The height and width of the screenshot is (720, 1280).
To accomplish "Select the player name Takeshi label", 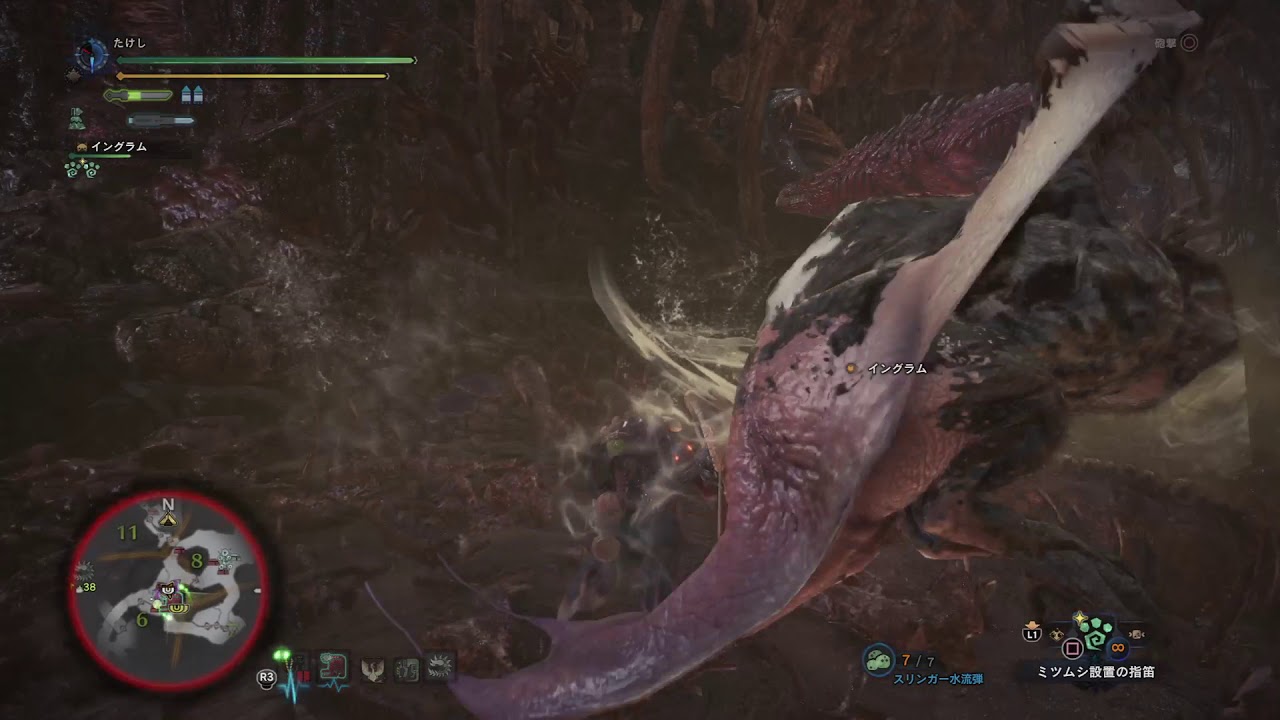I will [x=130, y=42].
